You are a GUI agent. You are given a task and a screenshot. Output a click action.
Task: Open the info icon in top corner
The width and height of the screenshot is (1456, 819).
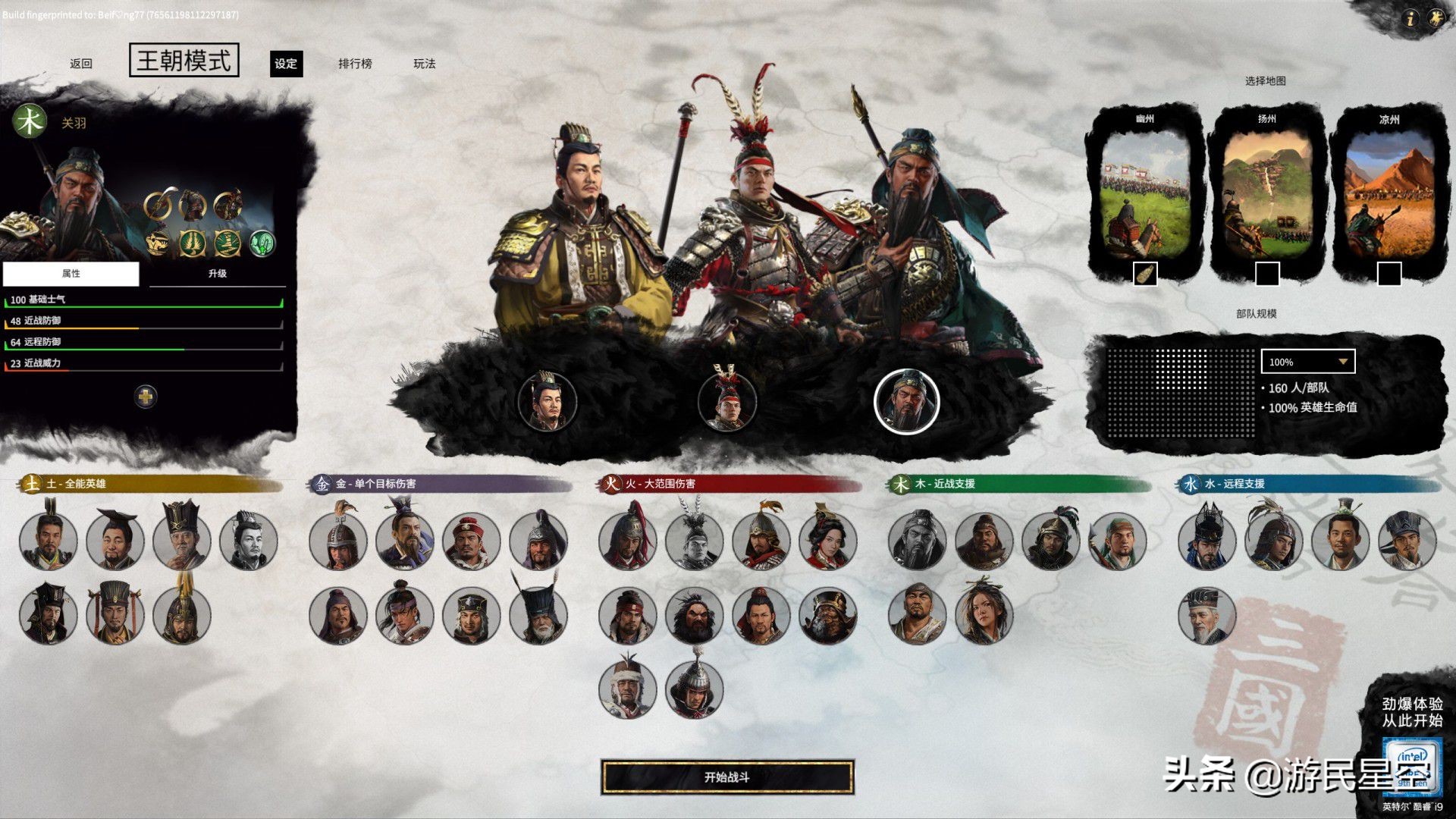[1409, 19]
